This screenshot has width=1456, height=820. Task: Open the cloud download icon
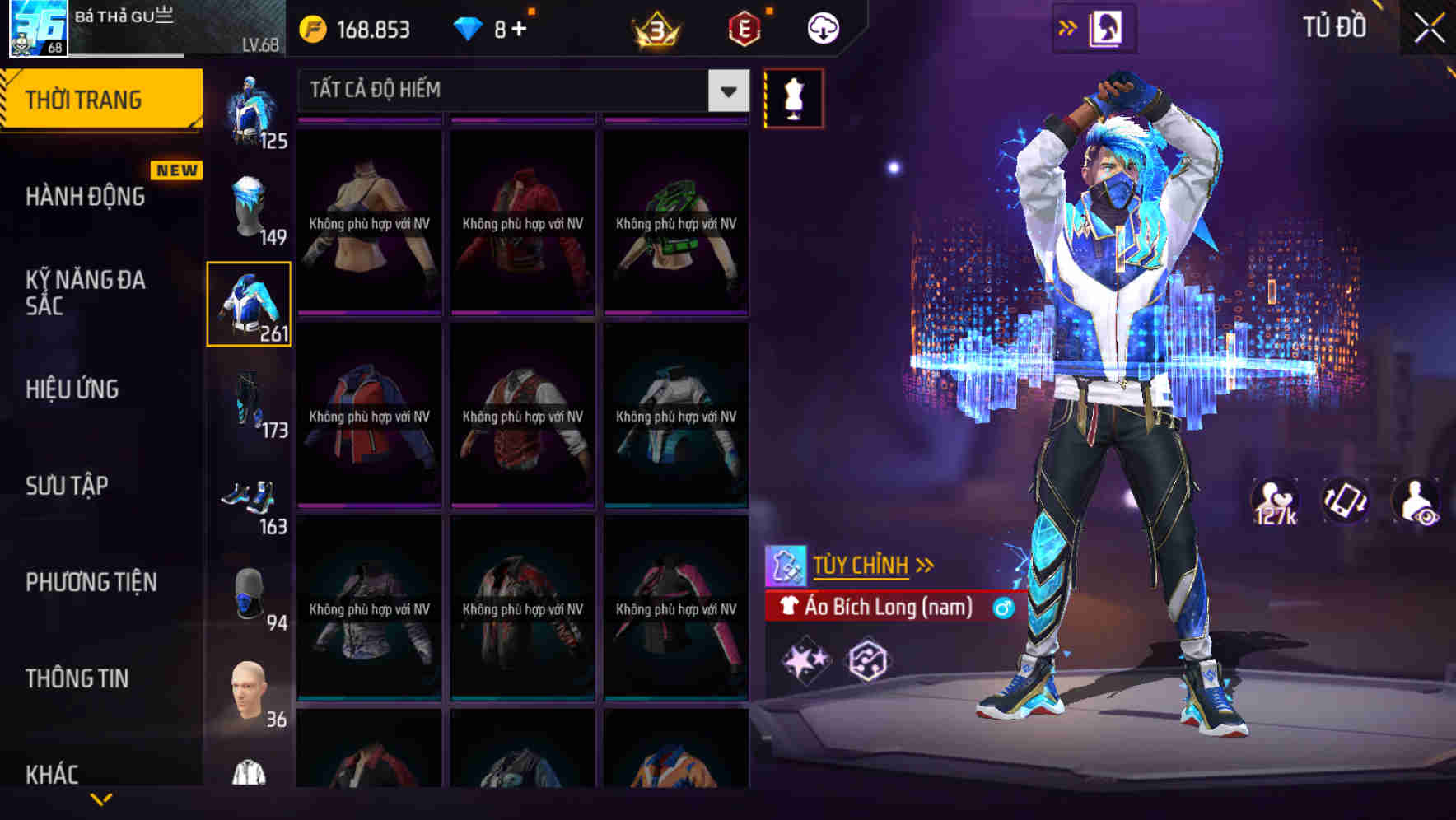pyautogui.click(x=823, y=28)
